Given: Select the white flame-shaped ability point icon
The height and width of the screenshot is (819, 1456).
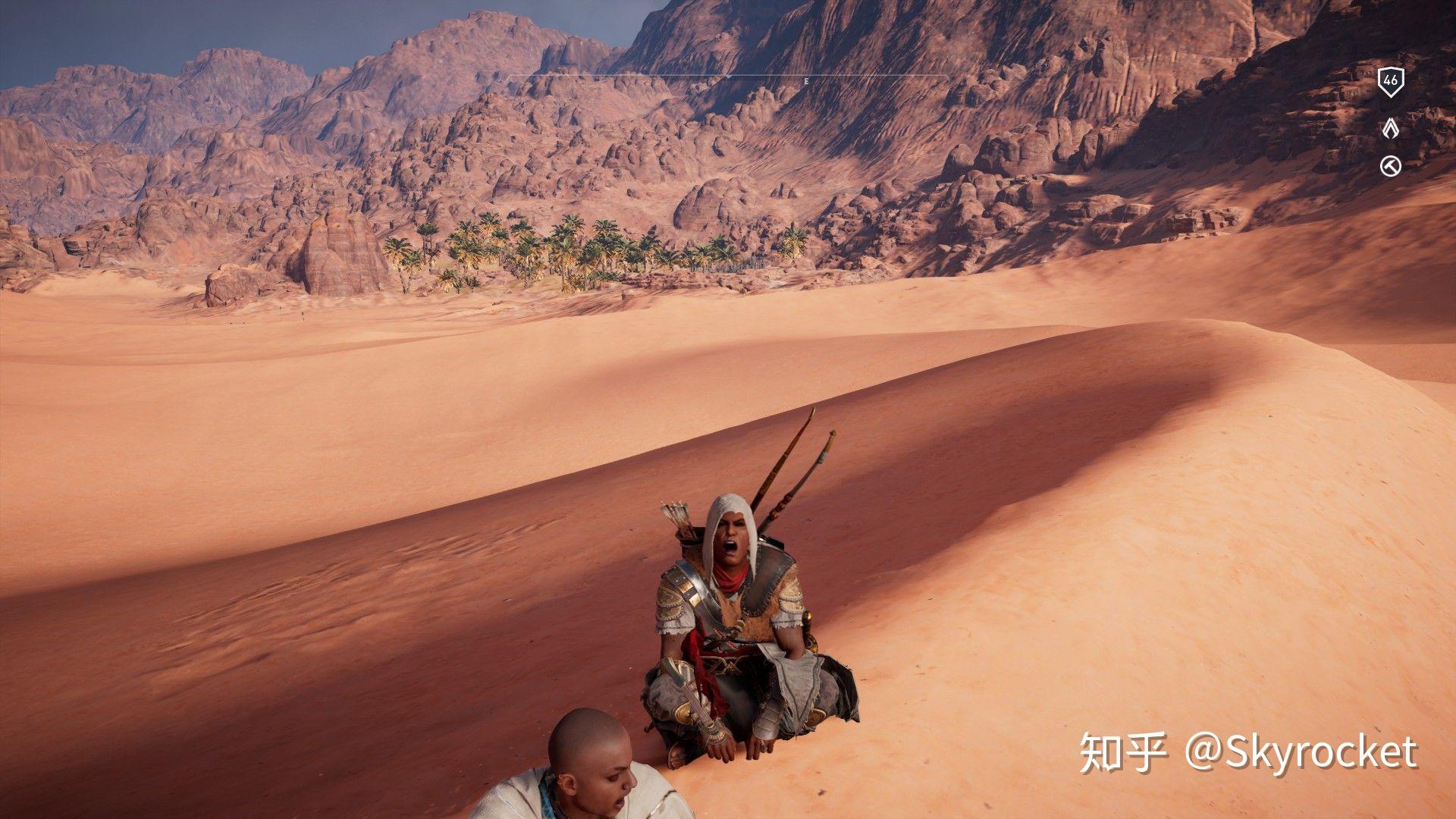Looking at the screenshot, I should (1390, 129).
